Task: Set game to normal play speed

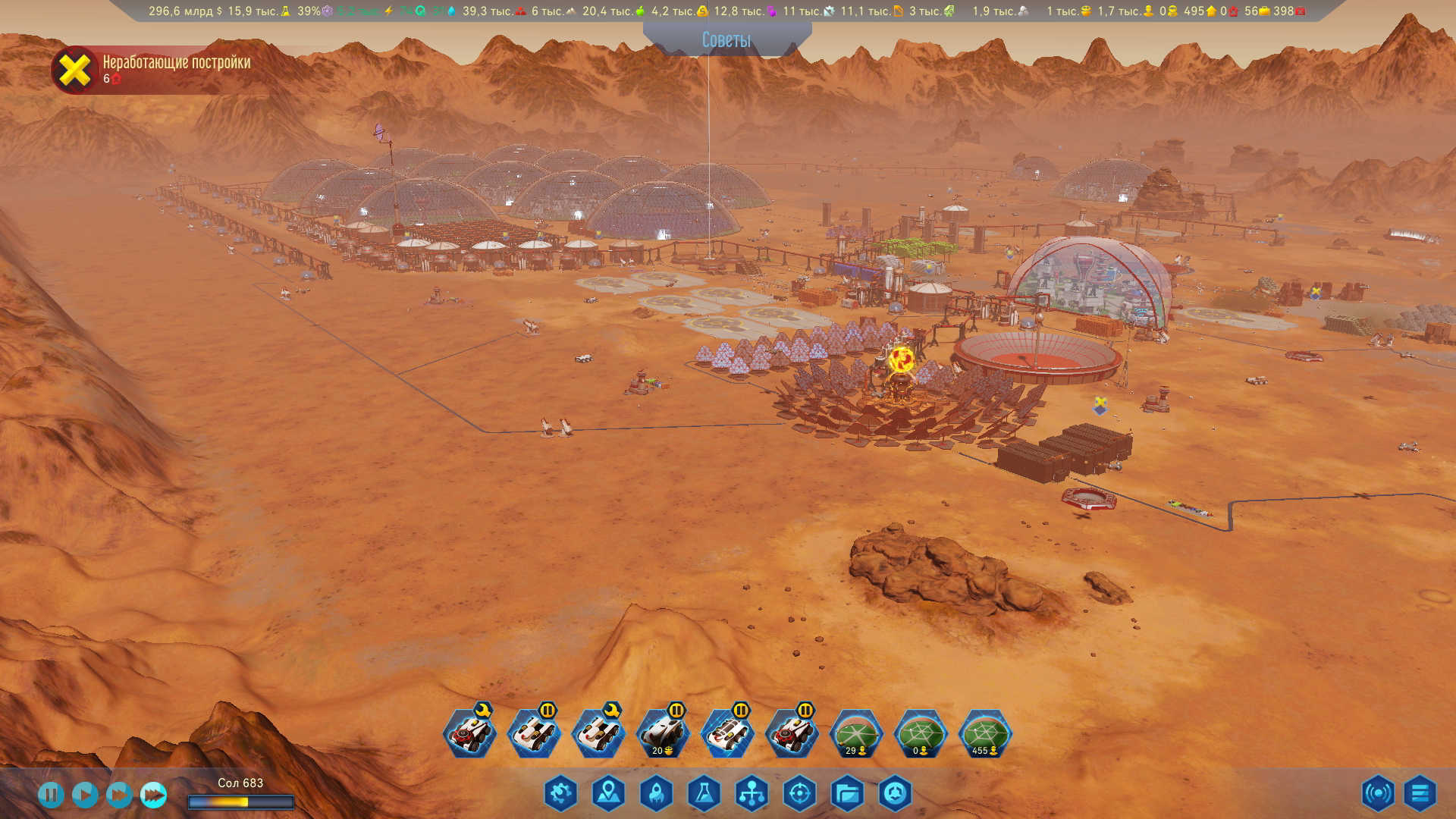Action: (85, 795)
